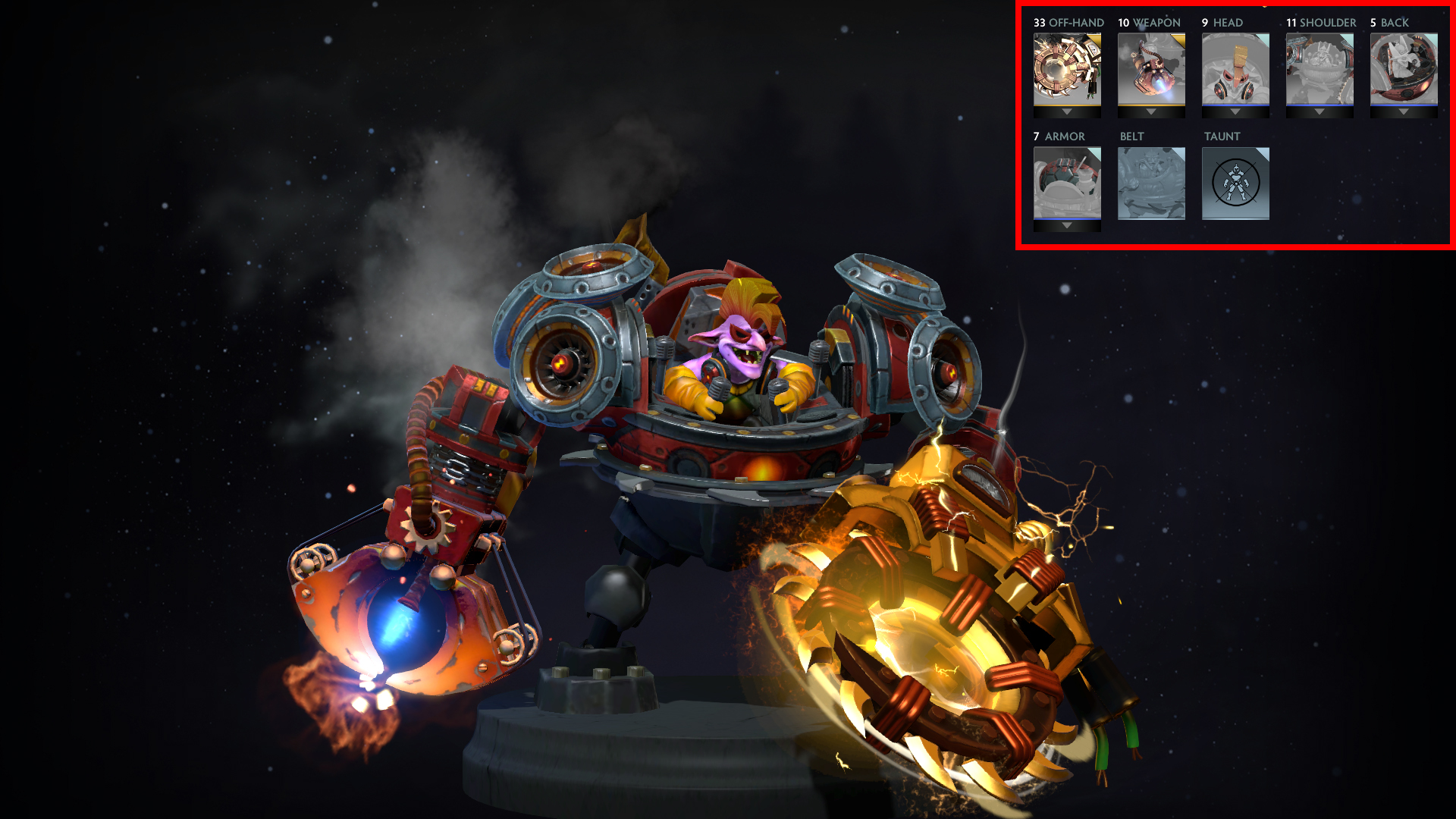Expand the dropdown arrow under Head
The height and width of the screenshot is (819, 1456).
point(1235,112)
